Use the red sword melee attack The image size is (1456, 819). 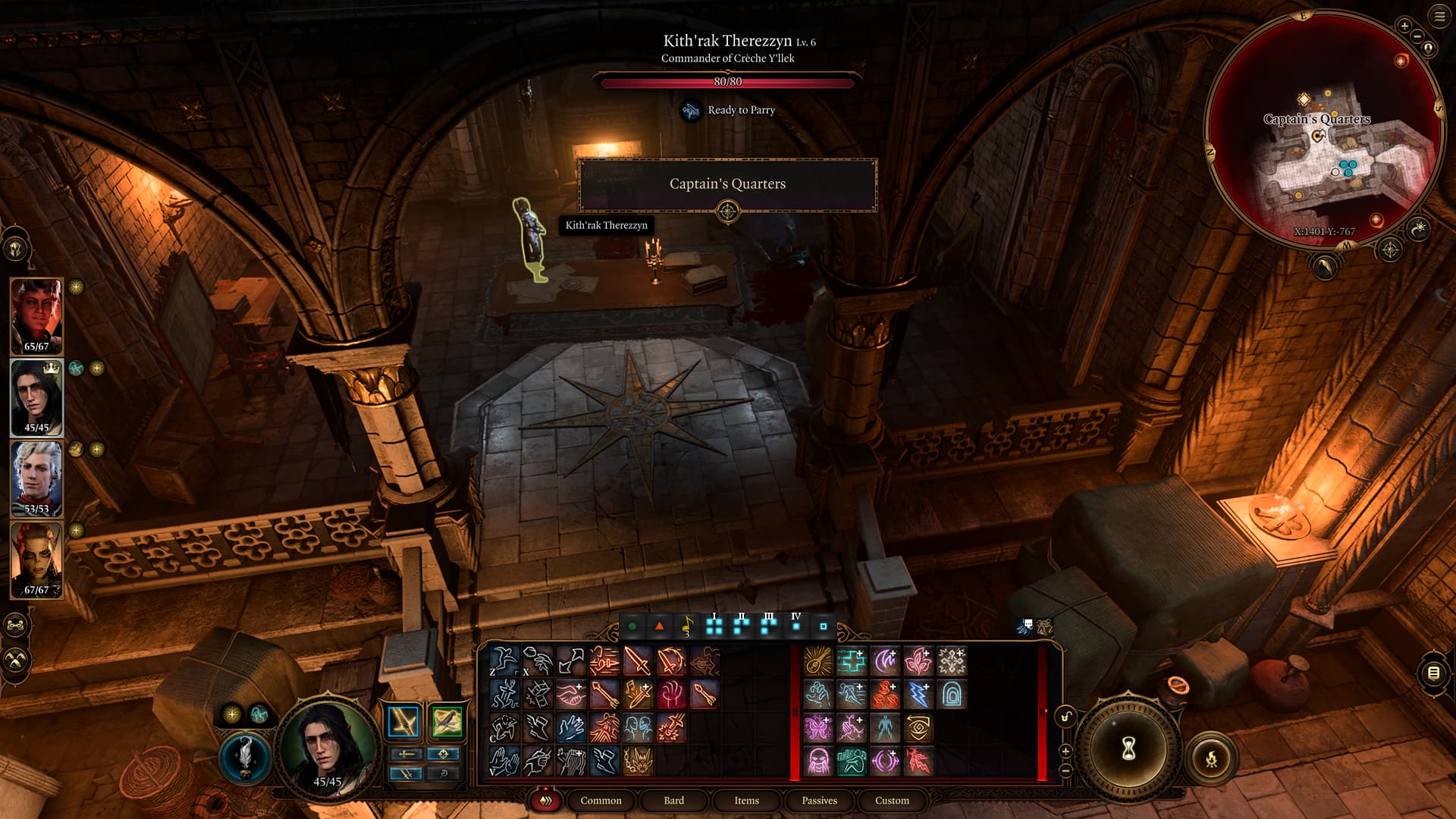638,661
